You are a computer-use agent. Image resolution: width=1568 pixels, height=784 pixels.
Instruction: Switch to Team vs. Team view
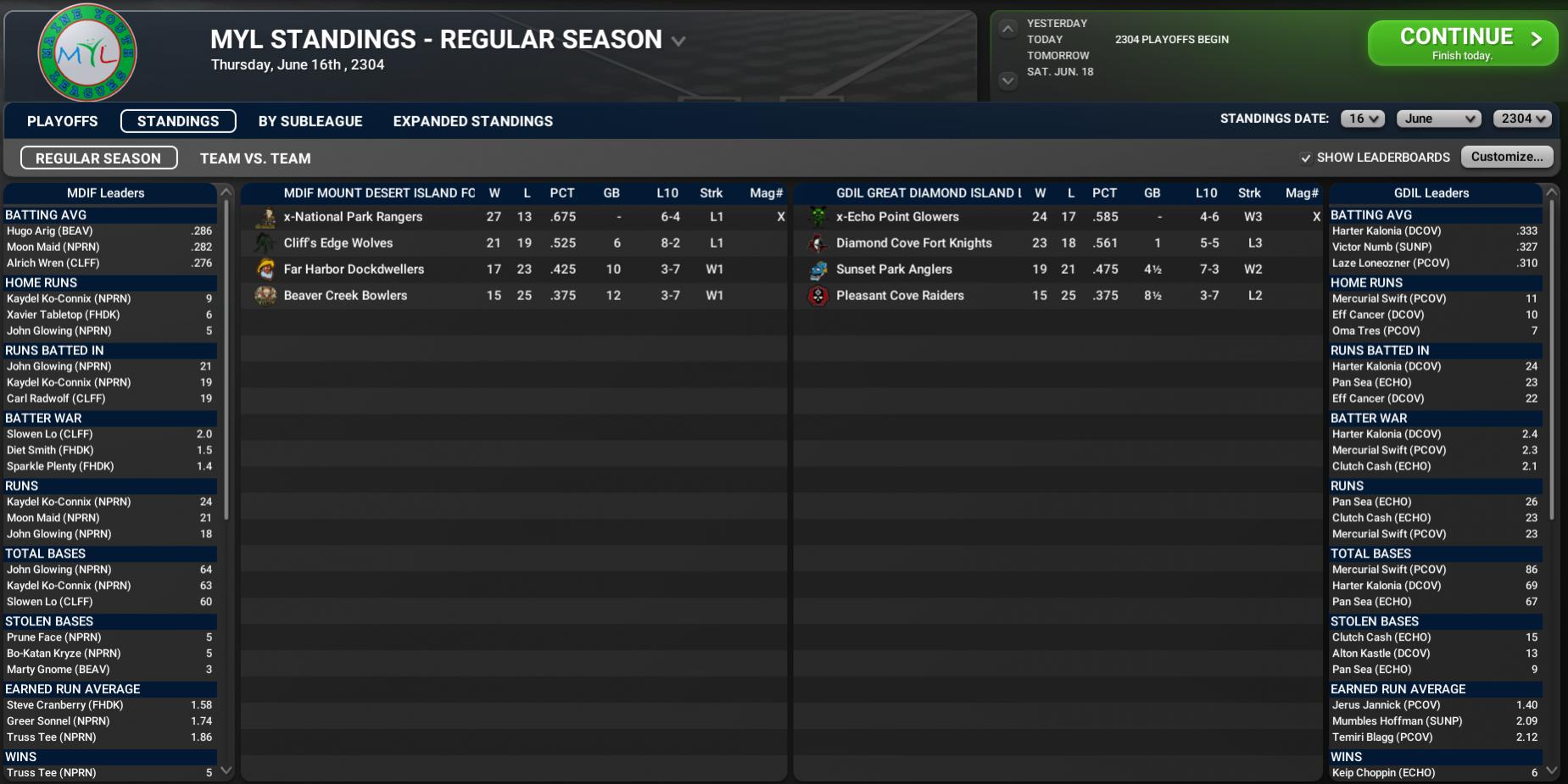click(x=255, y=158)
